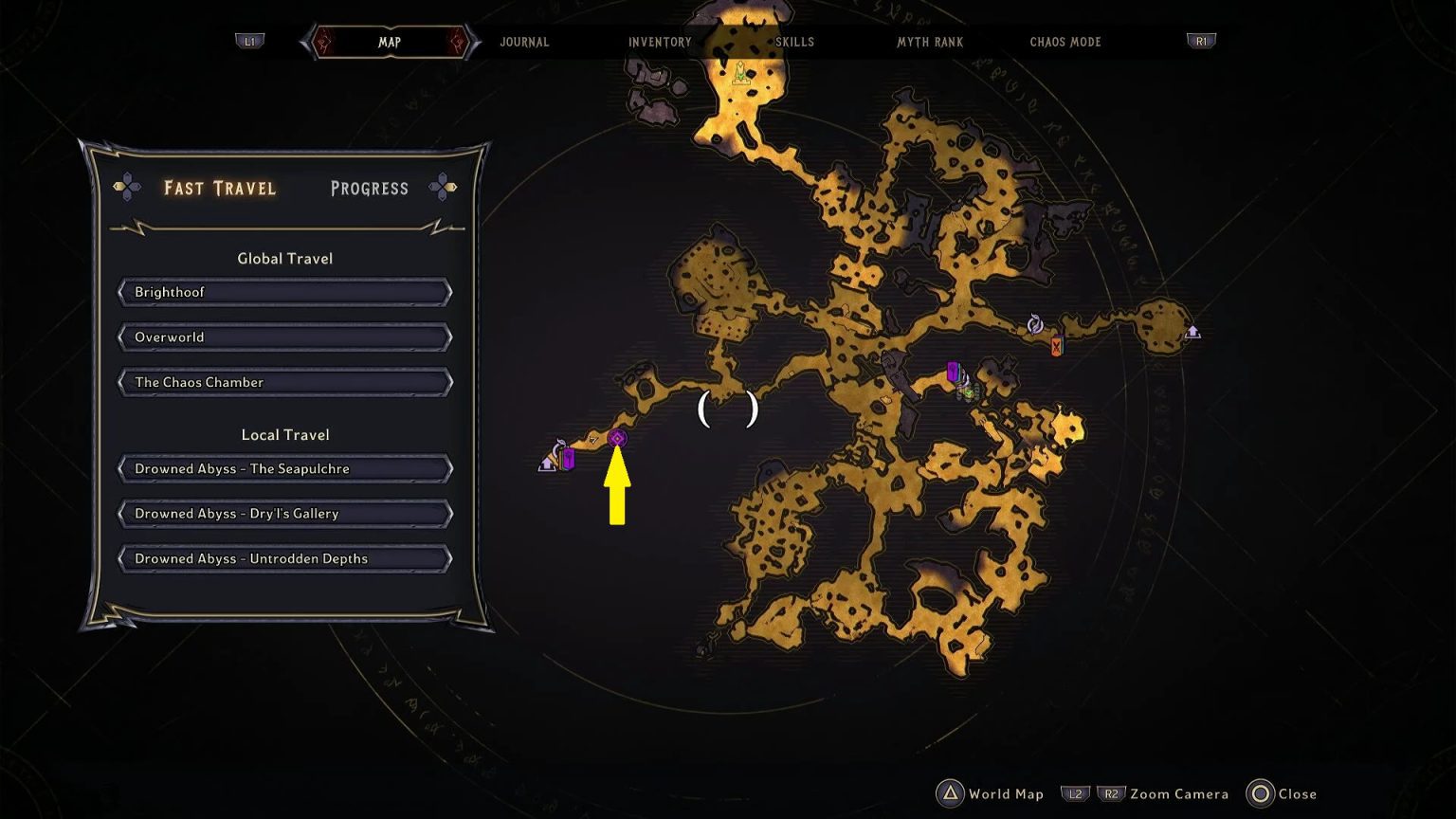The width and height of the screenshot is (1456, 819).
Task: Click the player location brackets on the map
Action: click(728, 408)
